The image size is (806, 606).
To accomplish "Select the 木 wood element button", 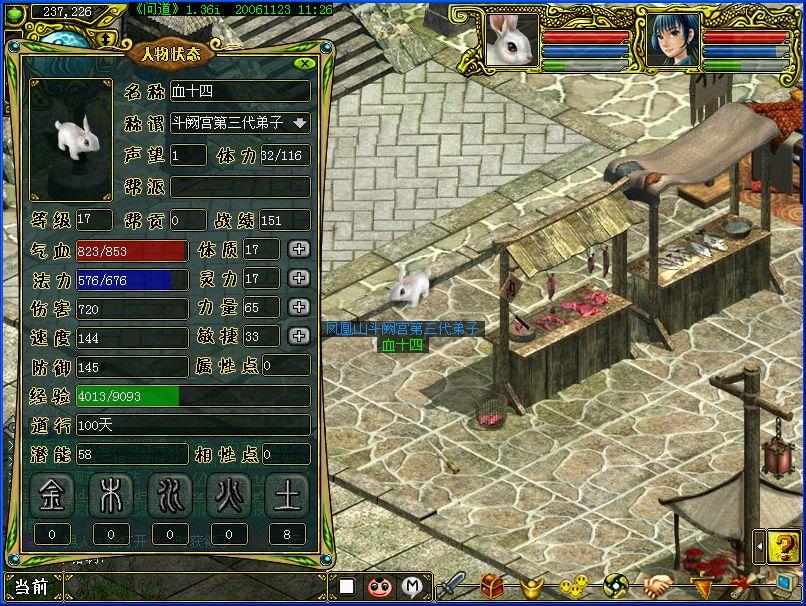I will [x=111, y=497].
